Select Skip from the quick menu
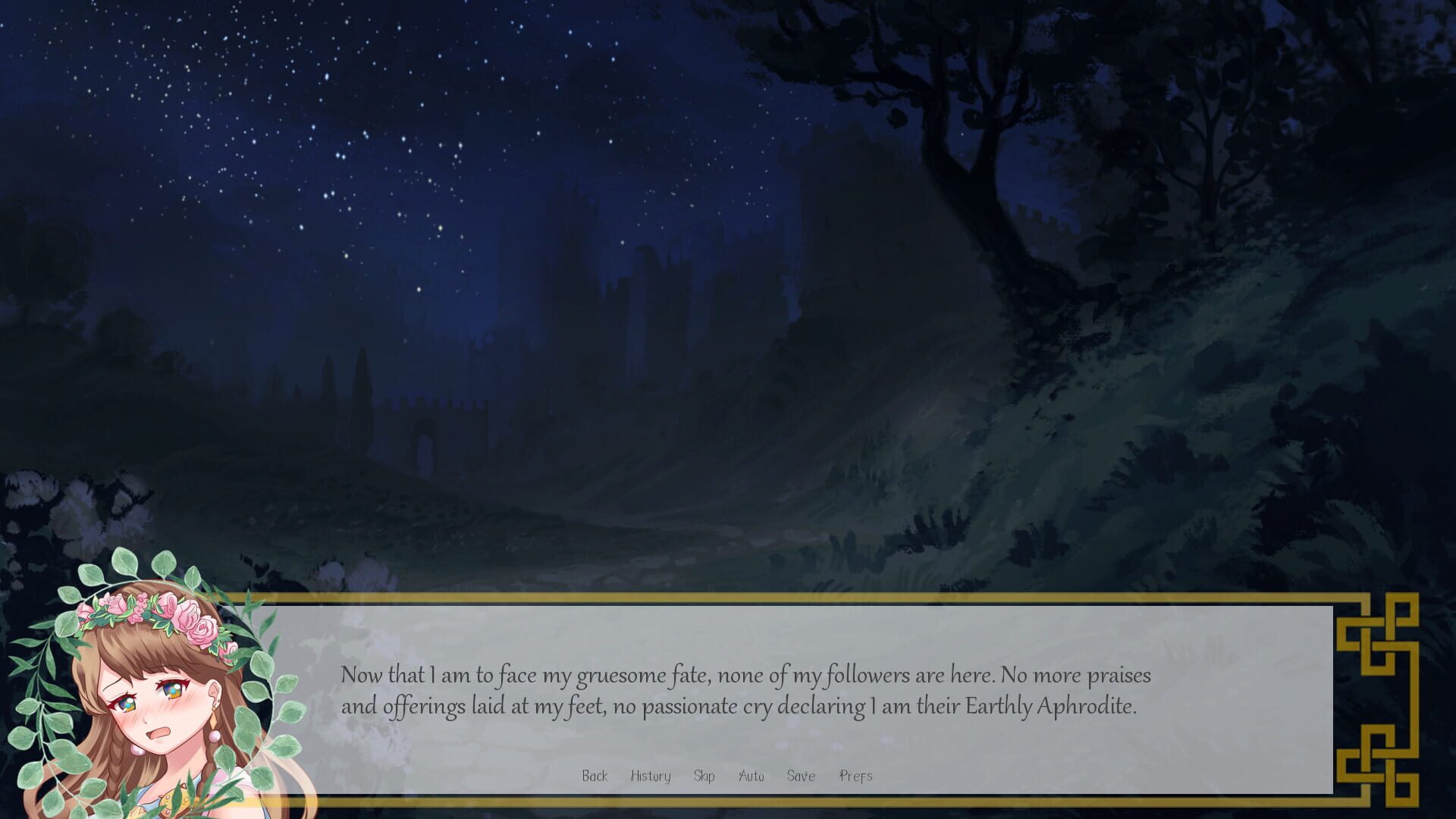This screenshot has width=1456, height=819. click(x=704, y=776)
